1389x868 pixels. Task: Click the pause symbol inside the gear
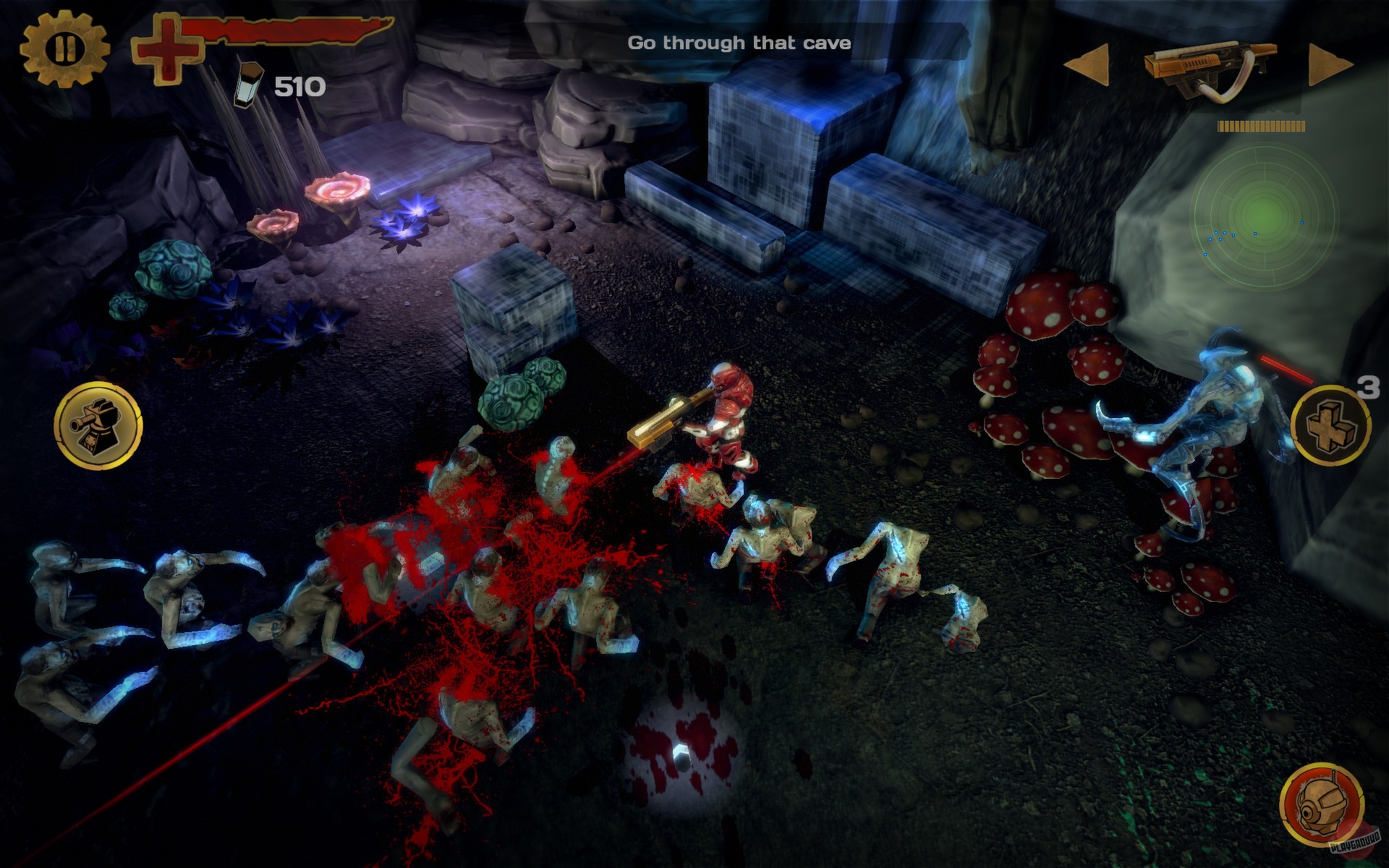[x=64, y=47]
